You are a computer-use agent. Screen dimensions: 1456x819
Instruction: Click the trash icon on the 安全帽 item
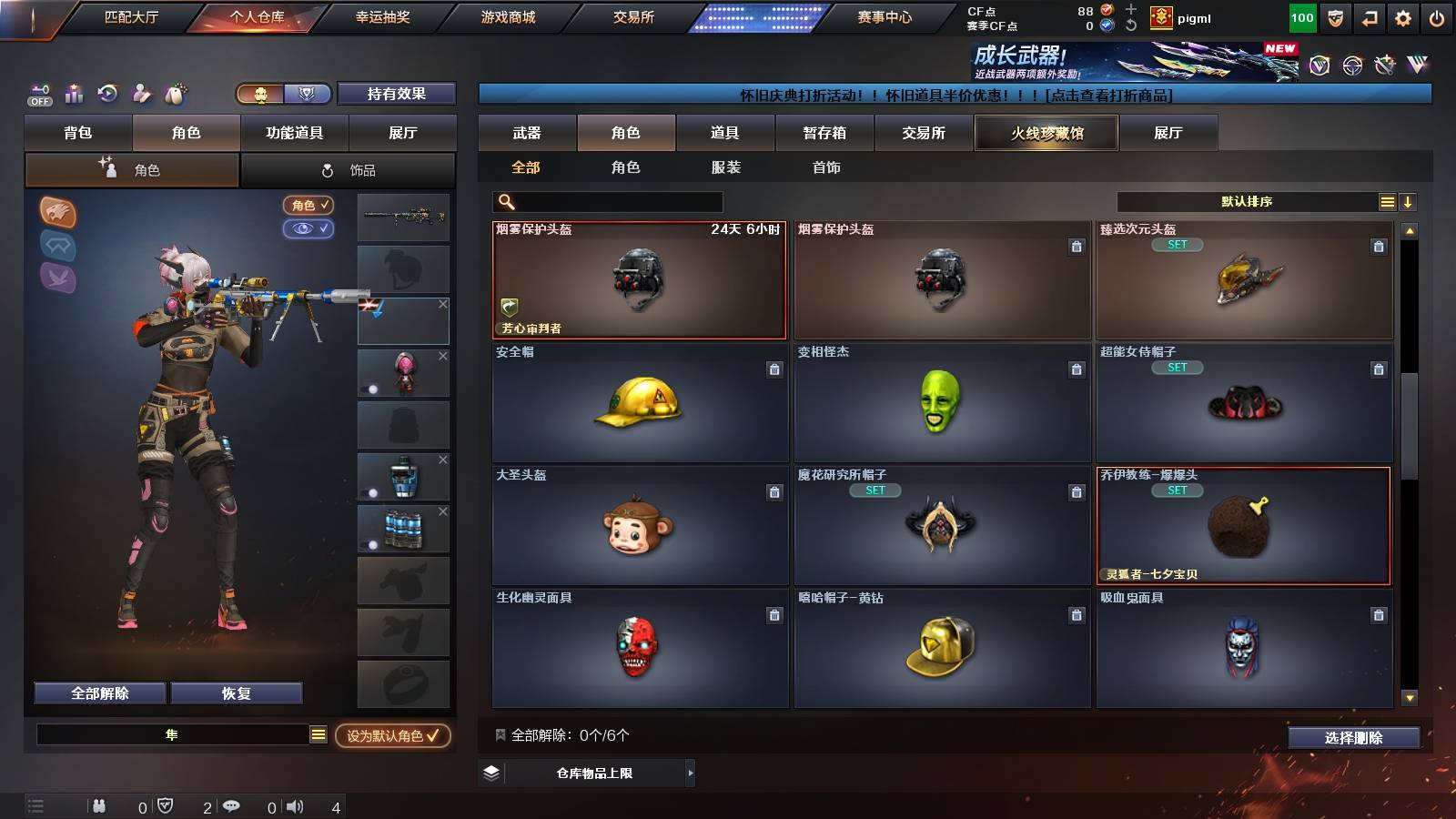click(x=774, y=370)
